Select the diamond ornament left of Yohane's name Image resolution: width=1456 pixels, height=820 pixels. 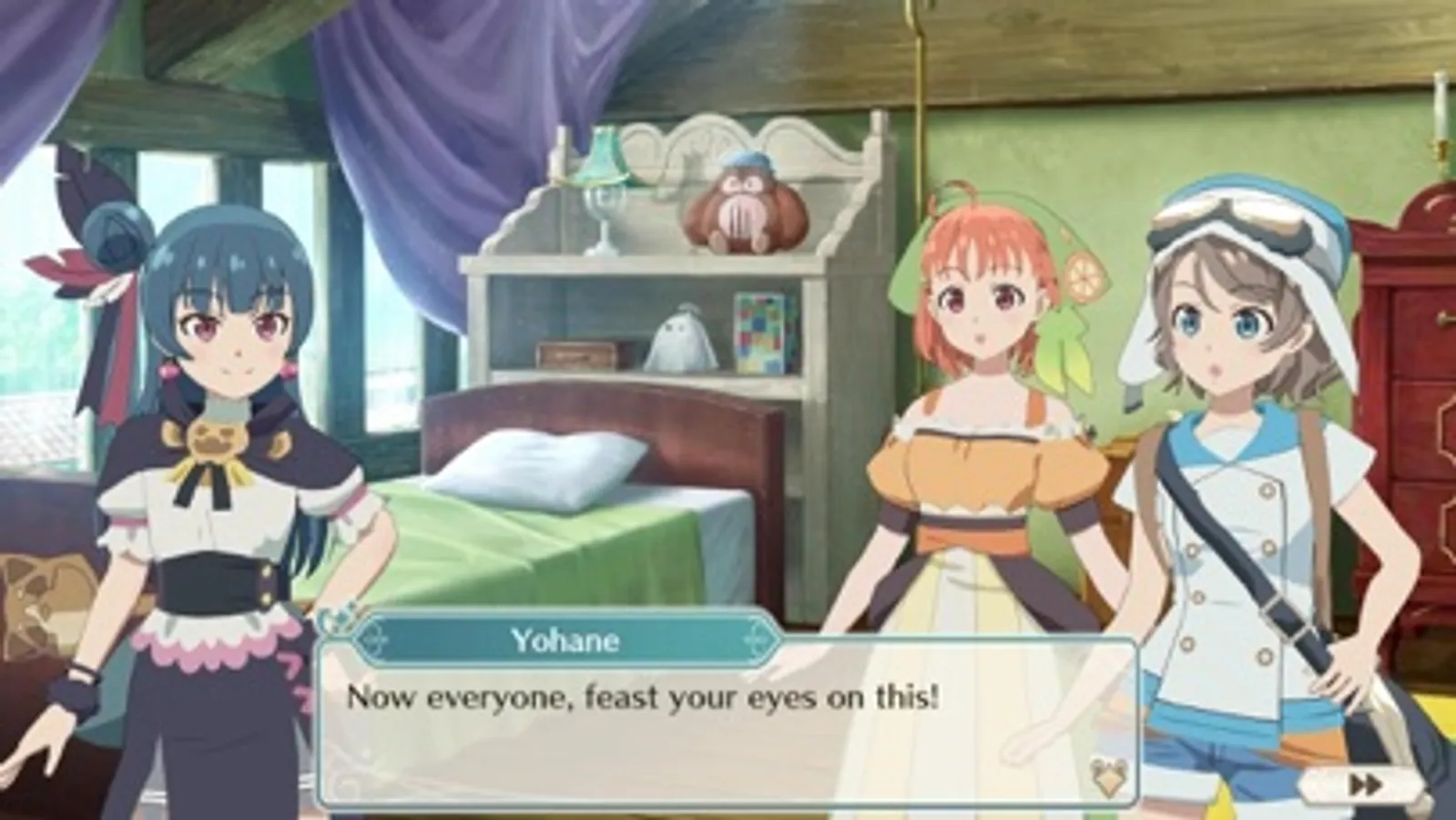tap(373, 641)
